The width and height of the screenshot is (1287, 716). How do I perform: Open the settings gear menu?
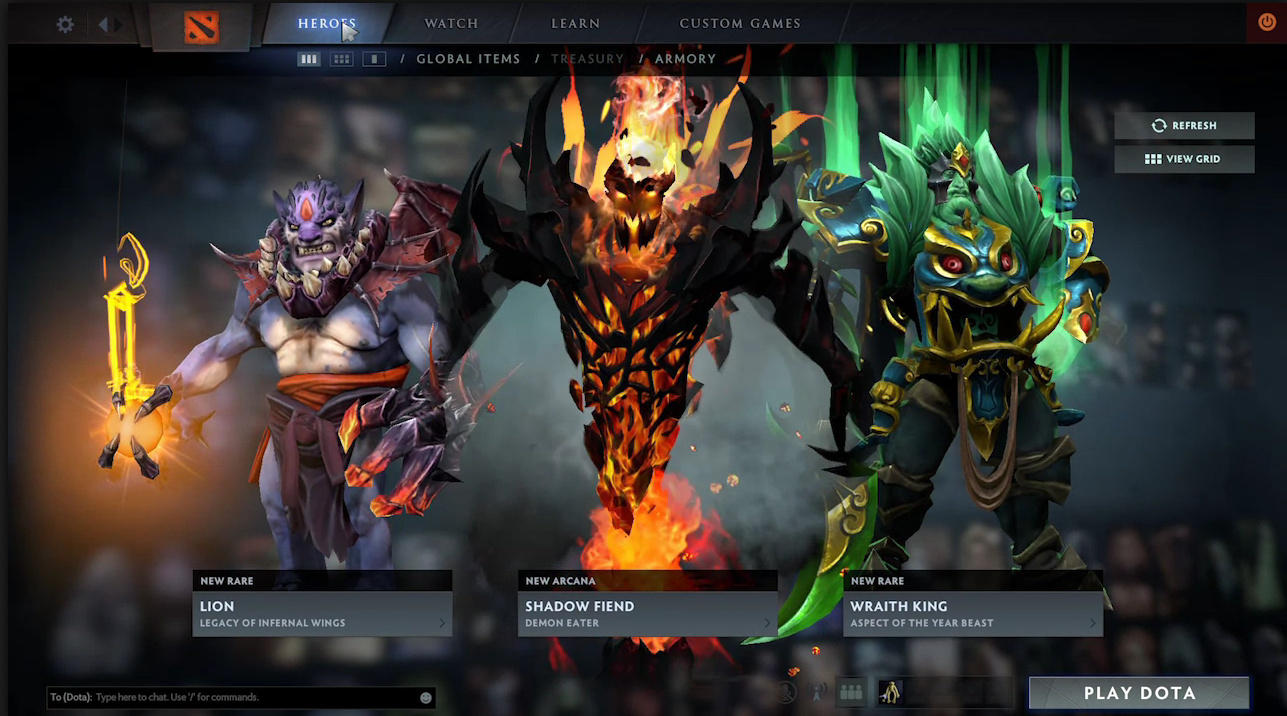[x=65, y=24]
